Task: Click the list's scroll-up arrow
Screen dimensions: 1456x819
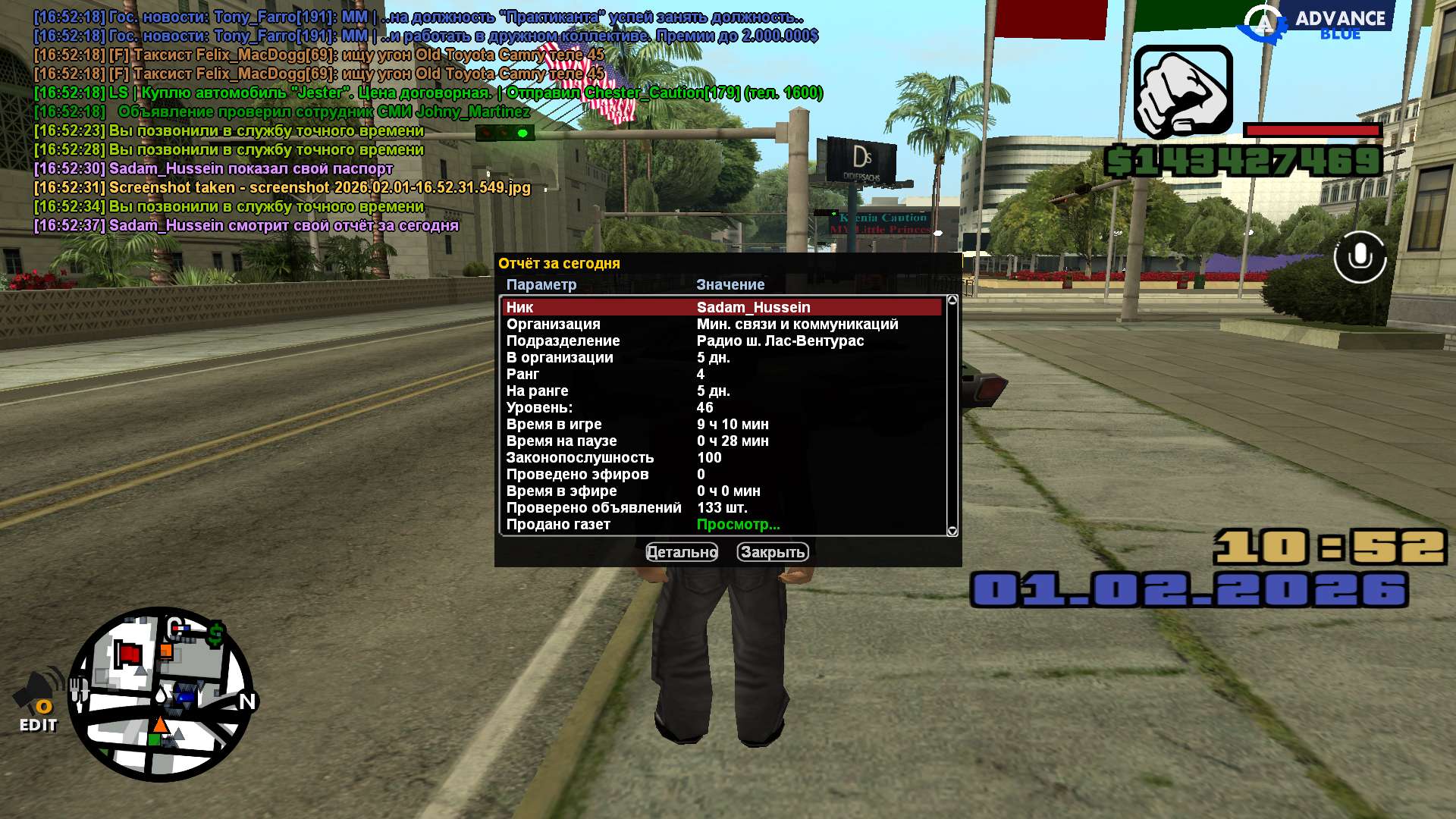Action: click(952, 300)
